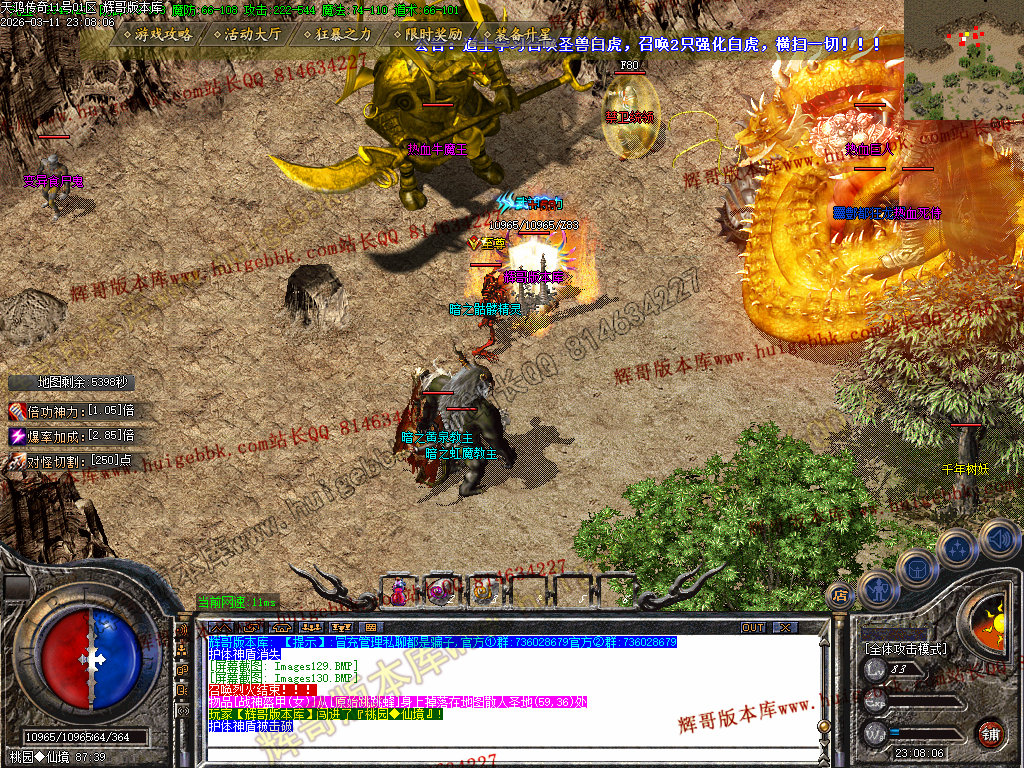Click the minimap in the corner

[963, 60]
